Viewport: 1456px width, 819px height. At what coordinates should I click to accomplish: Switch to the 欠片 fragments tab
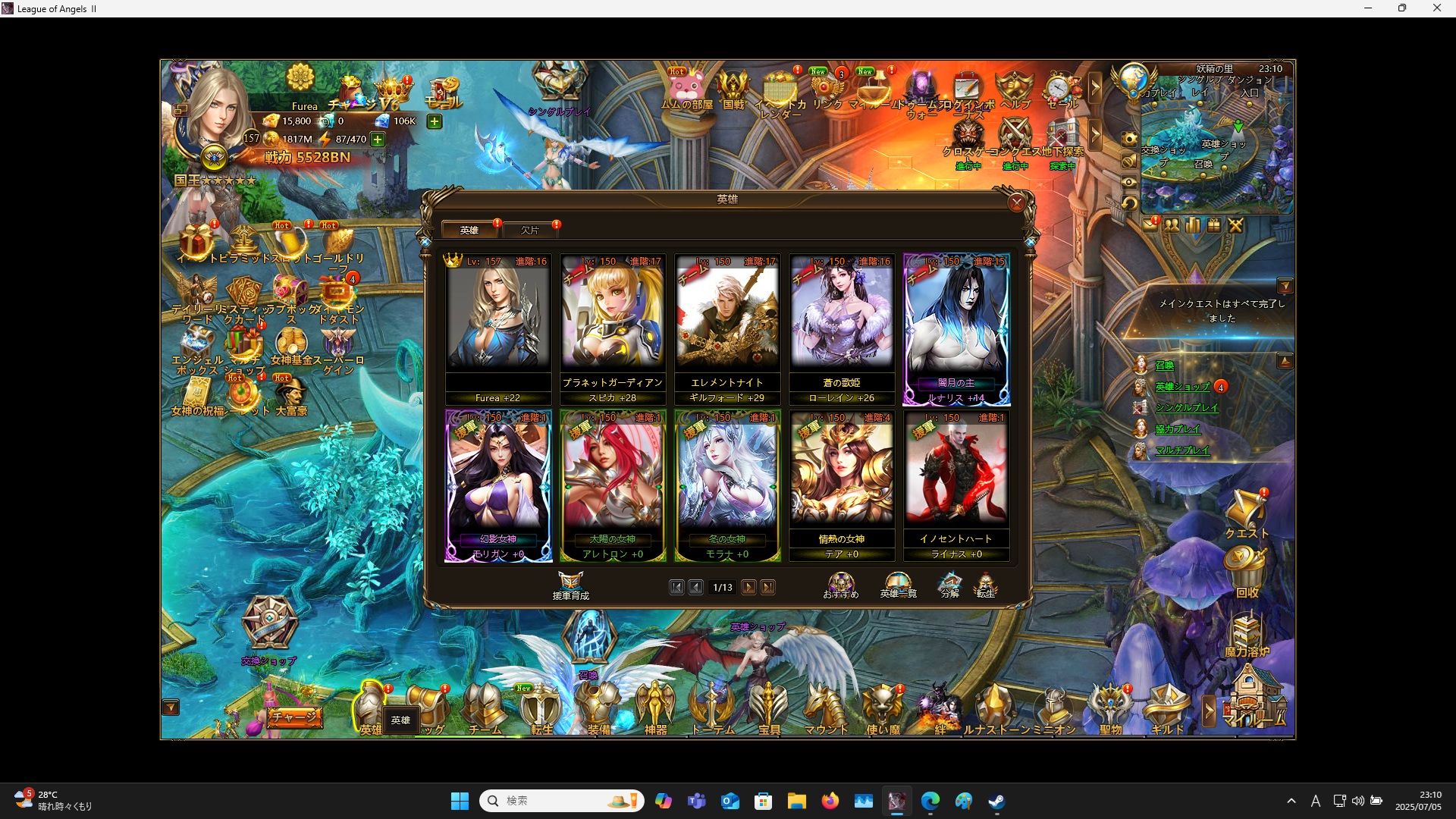click(530, 229)
